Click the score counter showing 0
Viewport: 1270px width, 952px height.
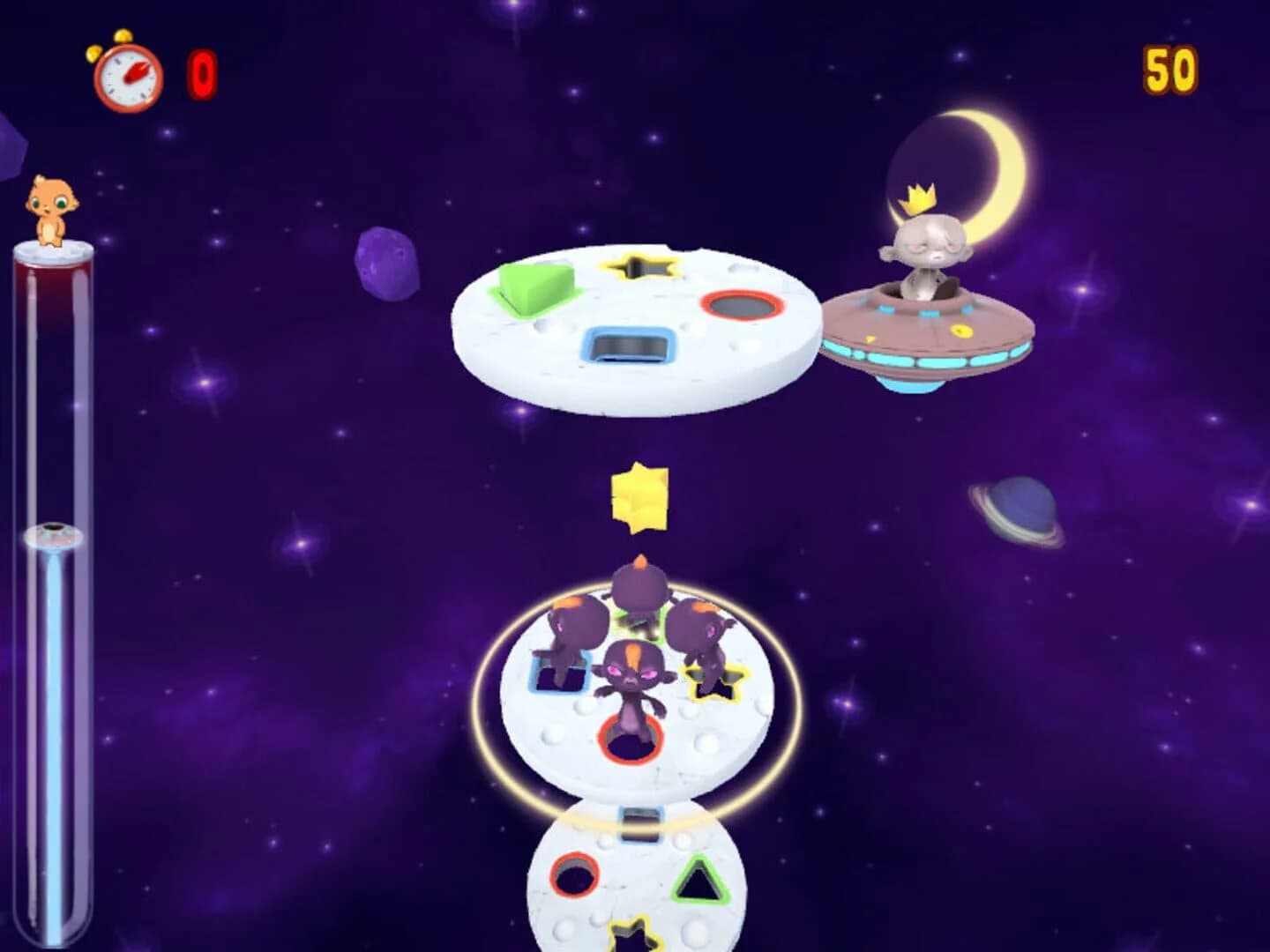coord(199,75)
